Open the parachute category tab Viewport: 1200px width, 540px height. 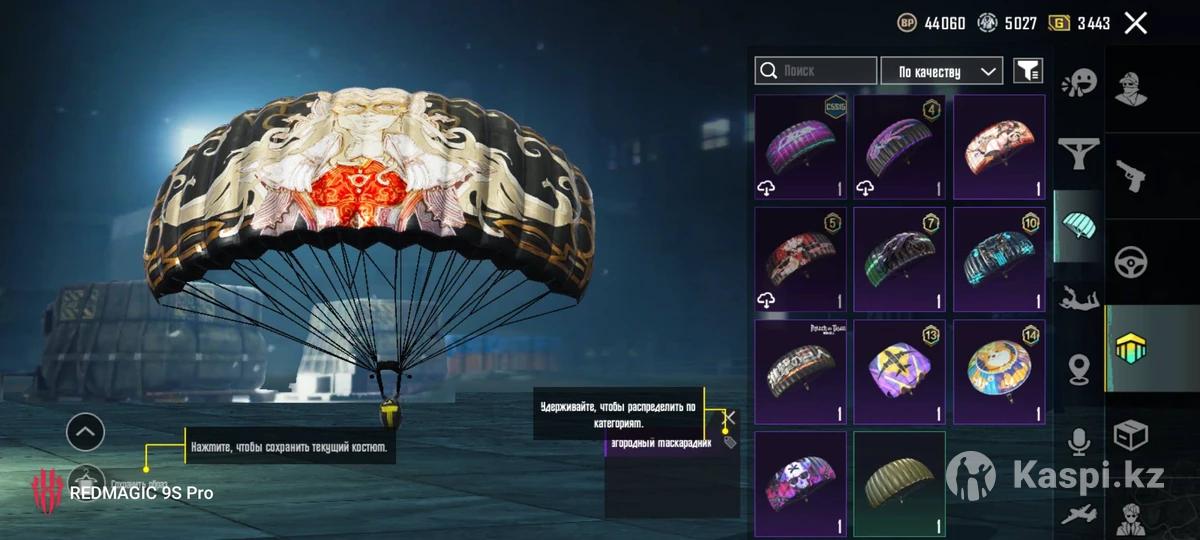click(x=1079, y=226)
